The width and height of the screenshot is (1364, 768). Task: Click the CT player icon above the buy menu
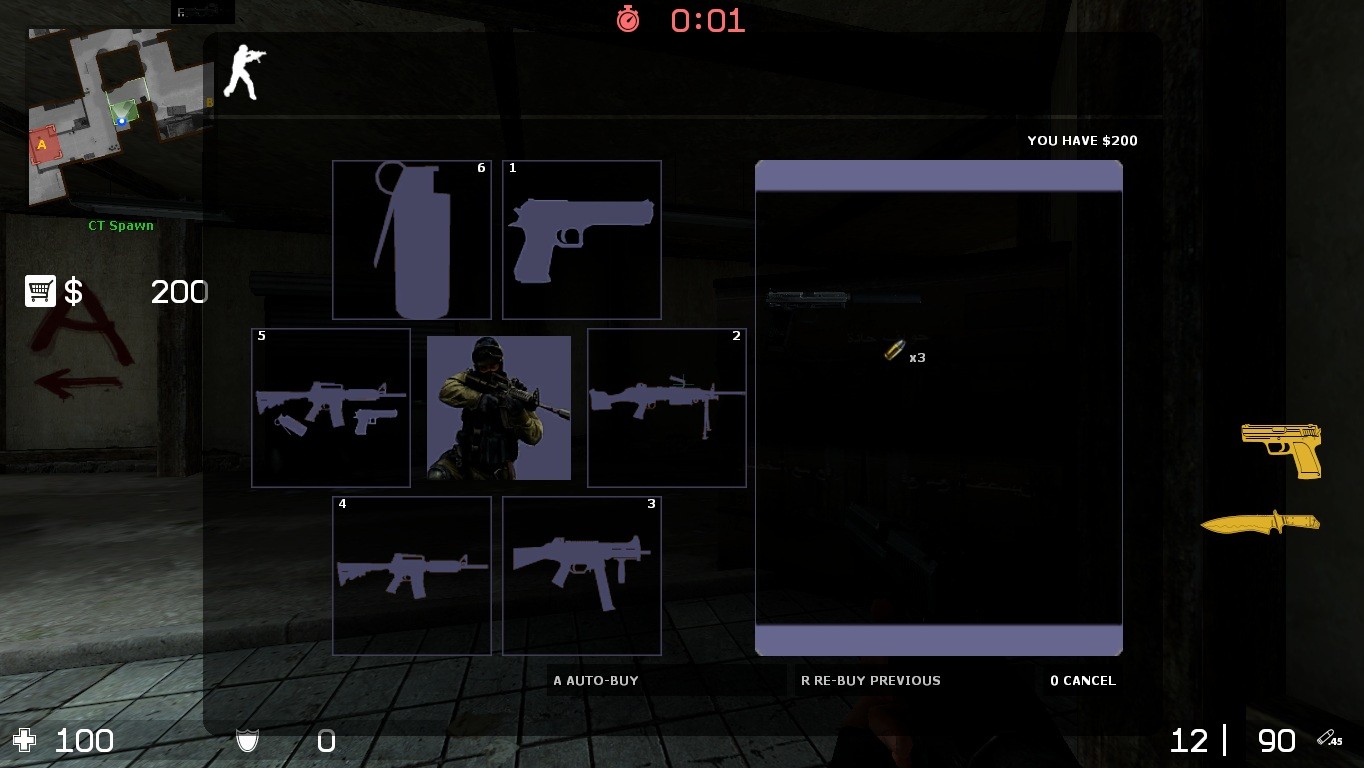pos(244,71)
